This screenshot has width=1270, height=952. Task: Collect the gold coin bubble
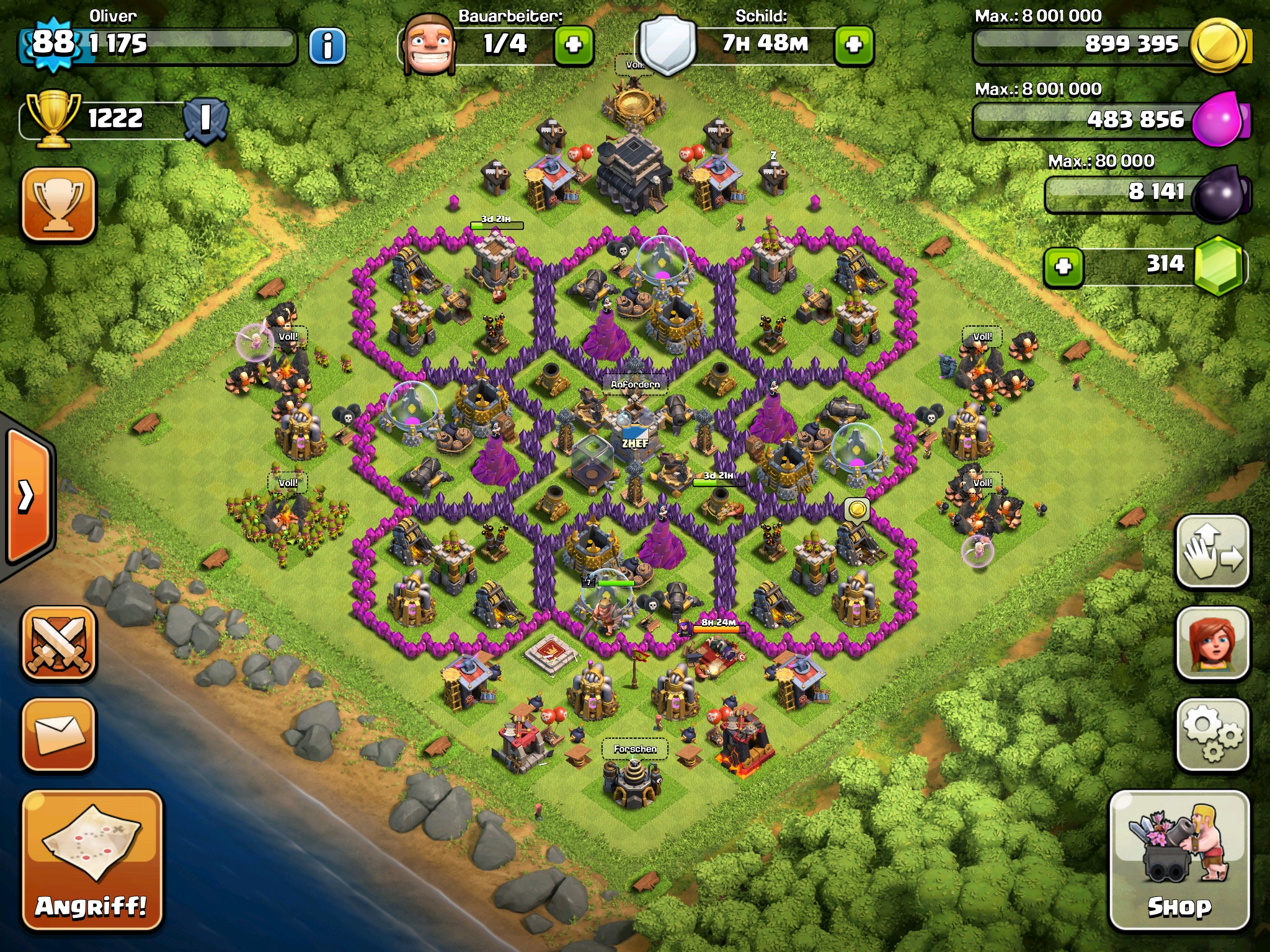tap(857, 511)
